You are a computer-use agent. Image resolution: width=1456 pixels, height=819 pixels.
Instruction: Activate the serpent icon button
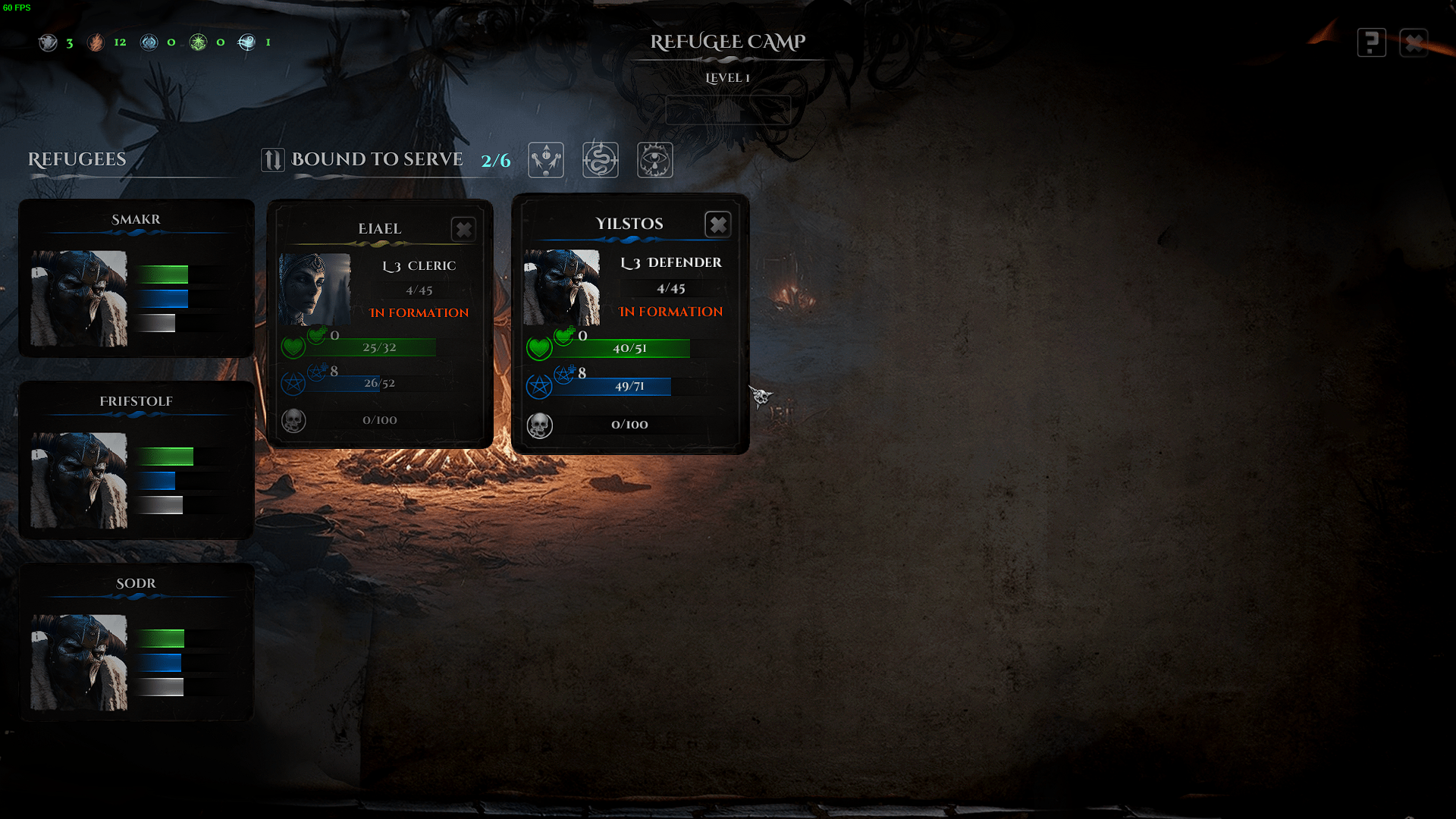[601, 160]
